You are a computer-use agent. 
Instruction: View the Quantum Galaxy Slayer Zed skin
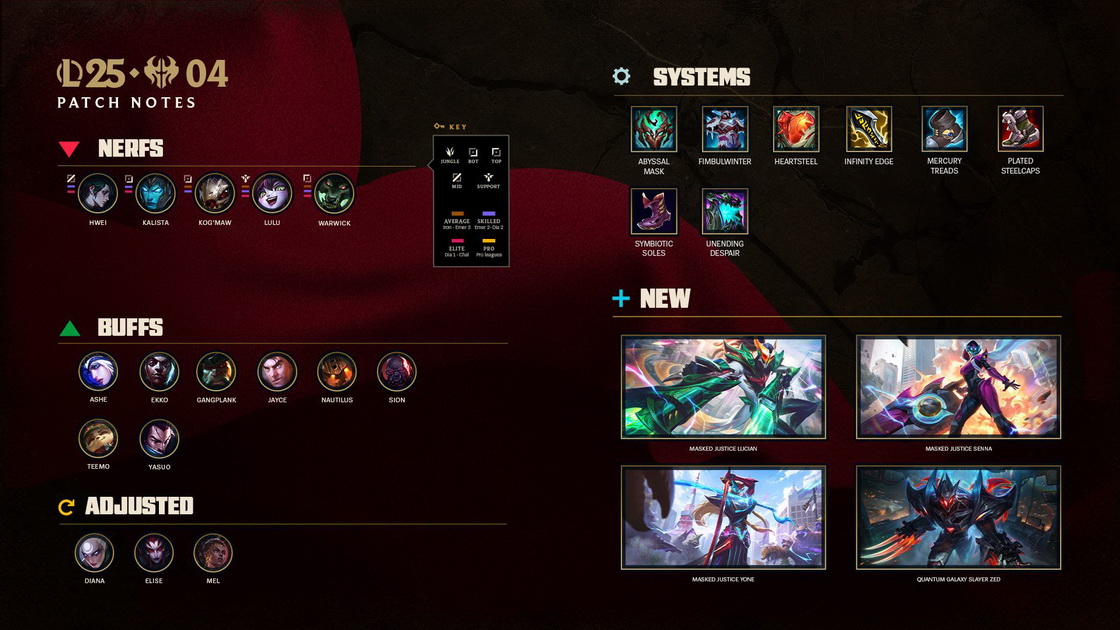958,517
